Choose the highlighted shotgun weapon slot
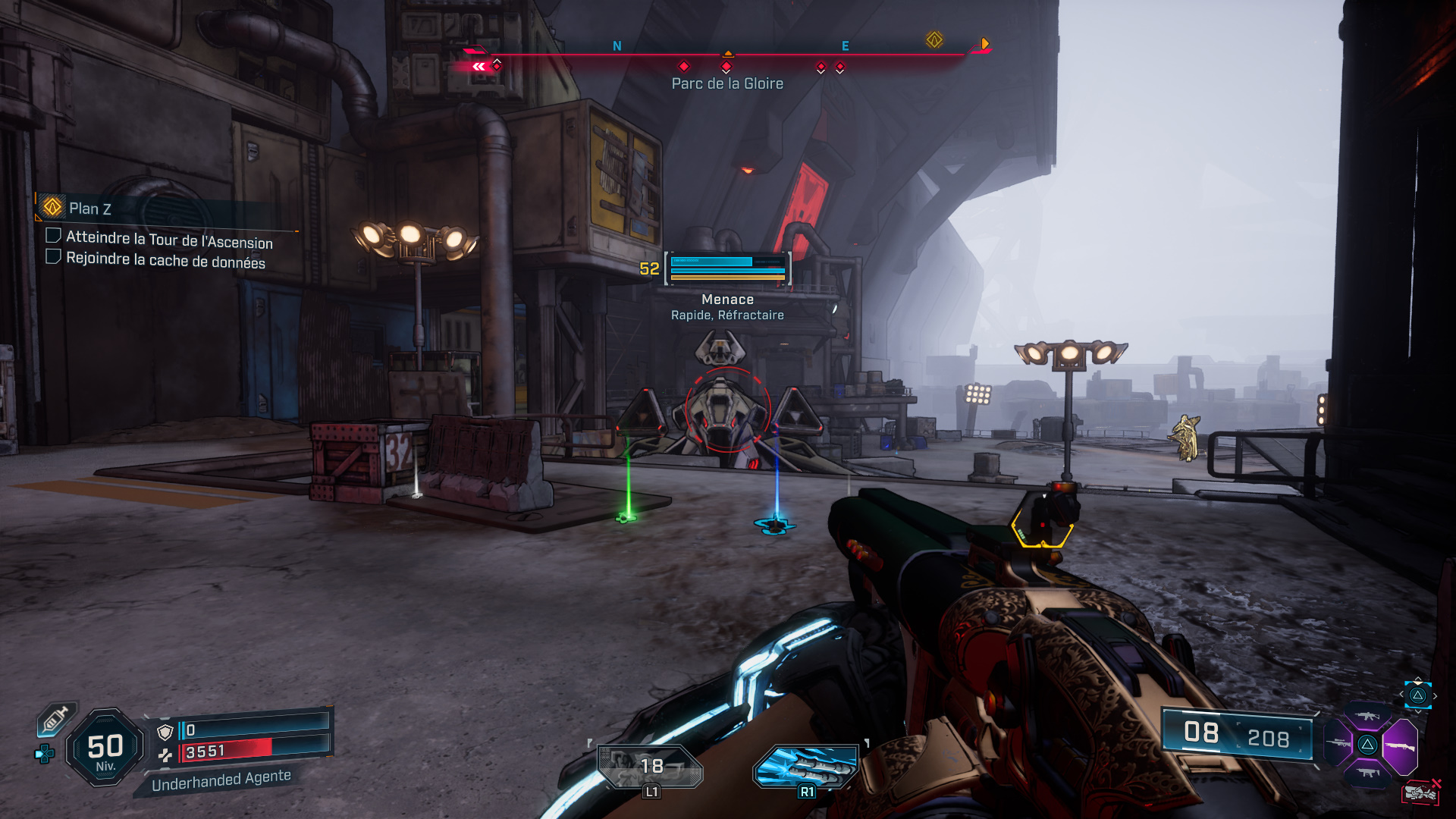The height and width of the screenshot is (819, 1456). (1400, 746)
